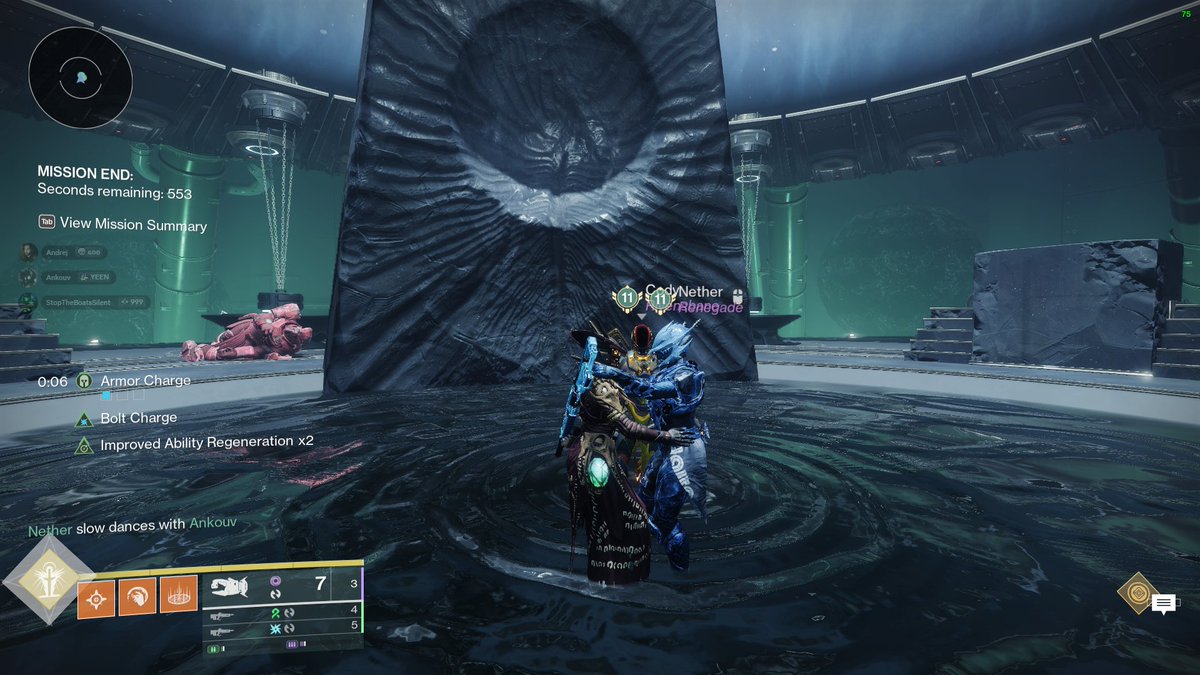Click the Bolt Charge buff icon
The height and width of the screenshot is (675, 1200).
coord(85,418)
